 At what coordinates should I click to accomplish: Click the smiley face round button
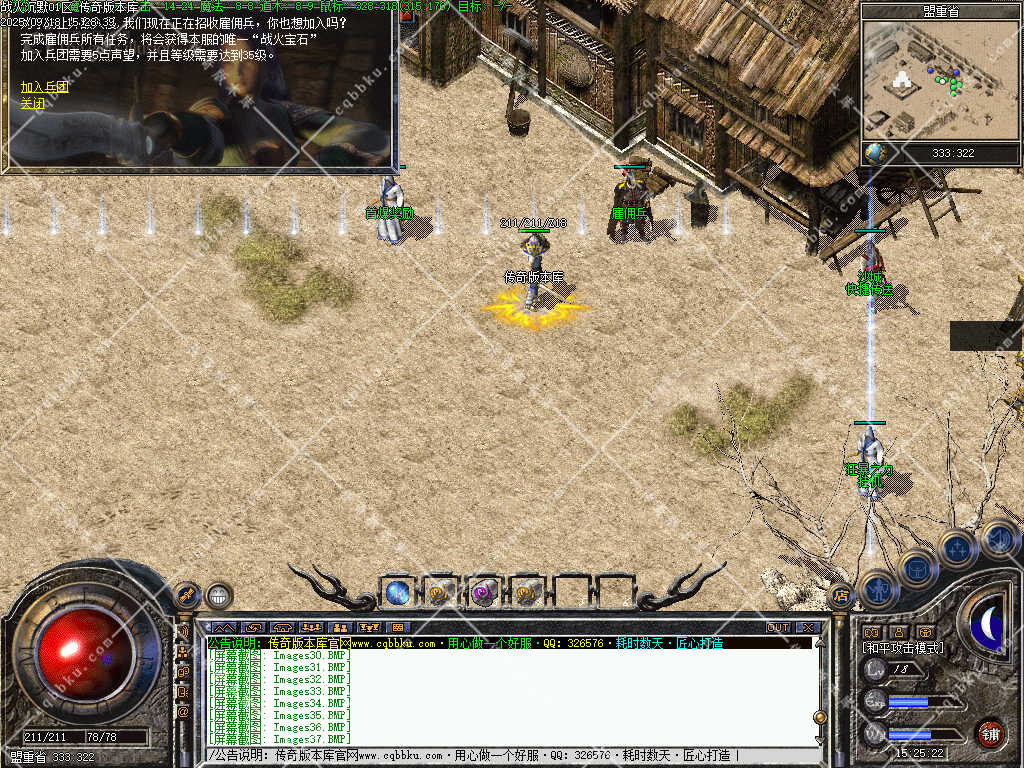point(219,595)
